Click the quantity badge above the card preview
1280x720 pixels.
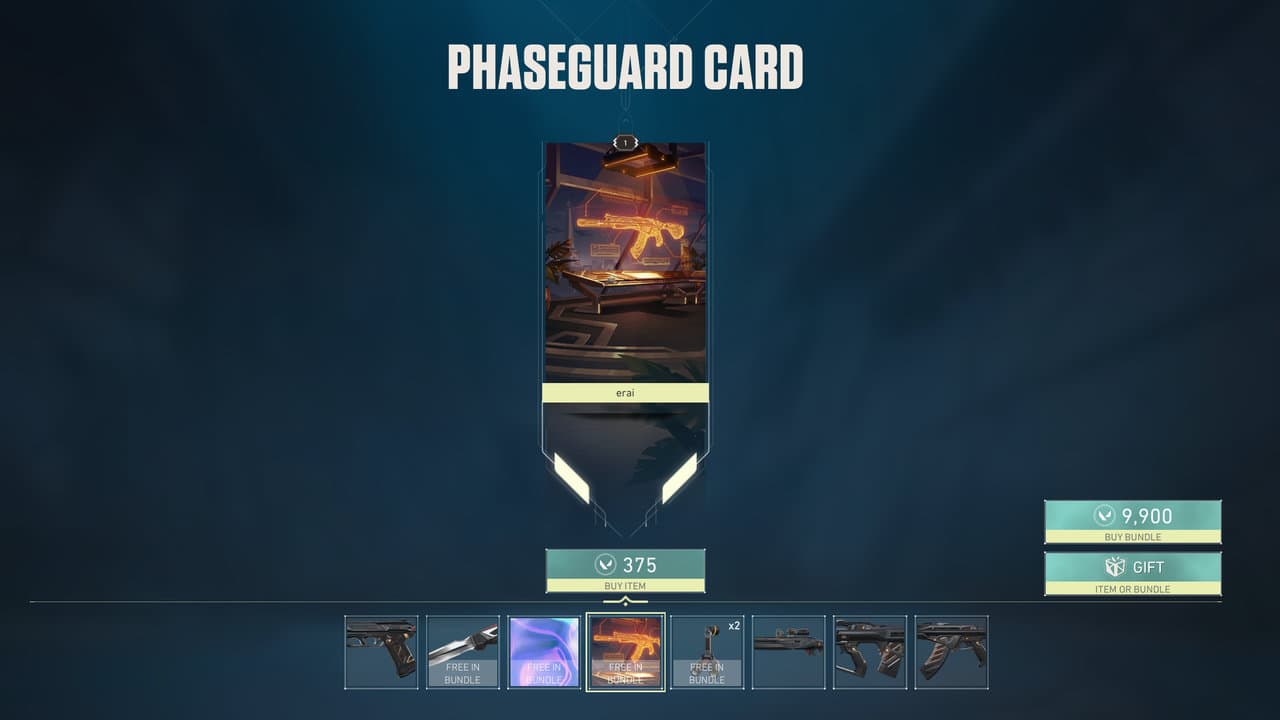tap(624, 143)
